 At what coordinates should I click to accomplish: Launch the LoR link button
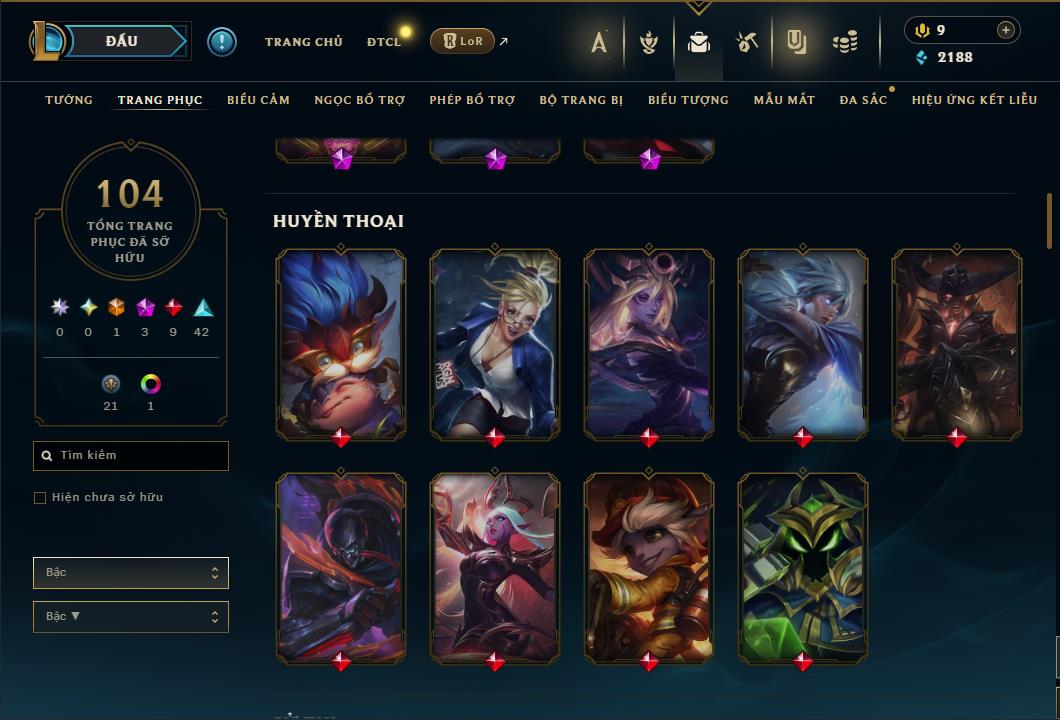pyautogui.click(x=462, y=41)
